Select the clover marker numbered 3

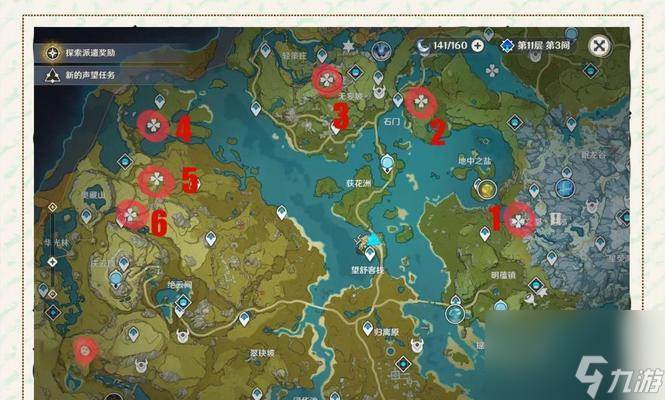click(326, 78)
